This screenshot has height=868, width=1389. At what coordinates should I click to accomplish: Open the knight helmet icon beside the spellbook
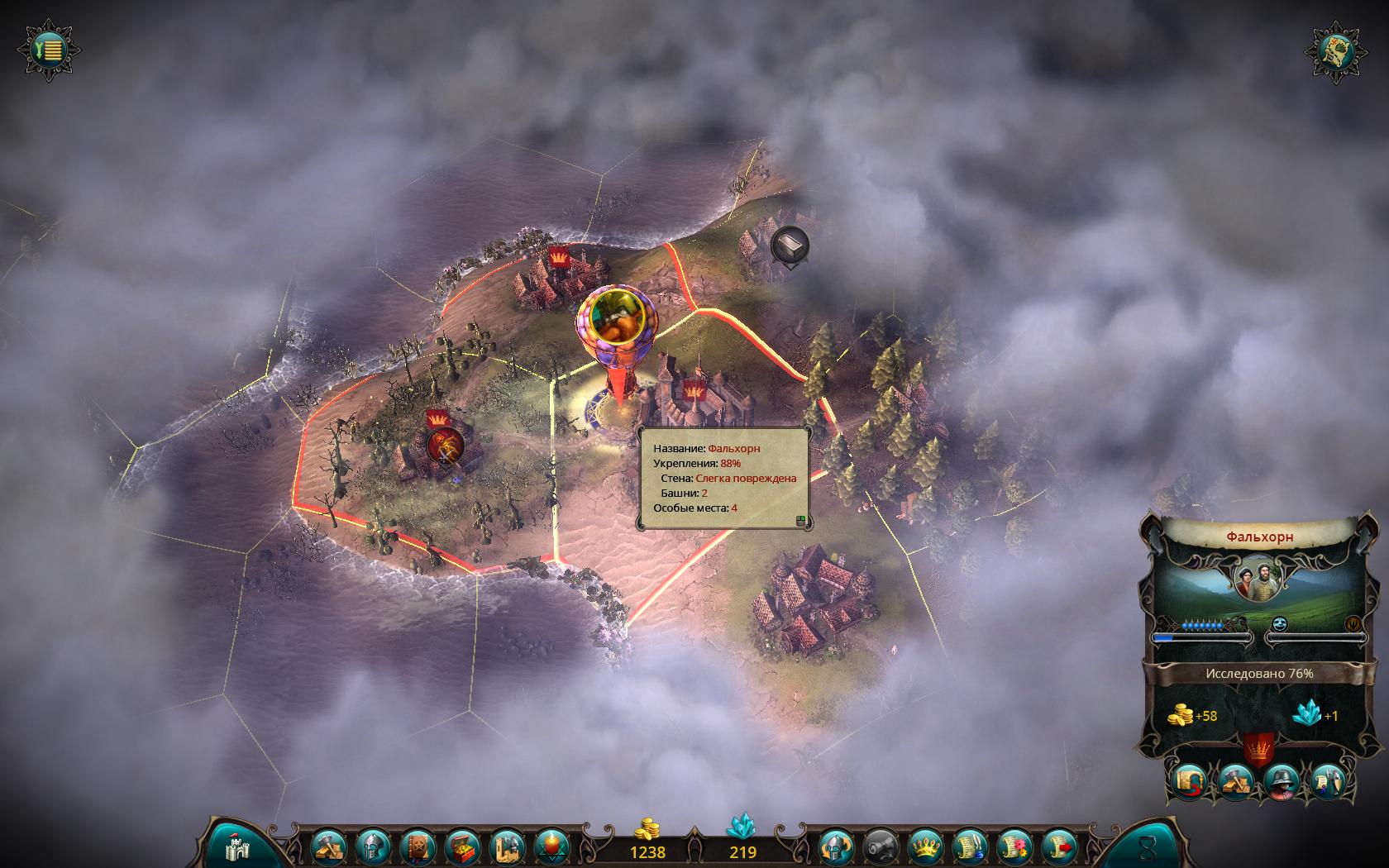371,847
